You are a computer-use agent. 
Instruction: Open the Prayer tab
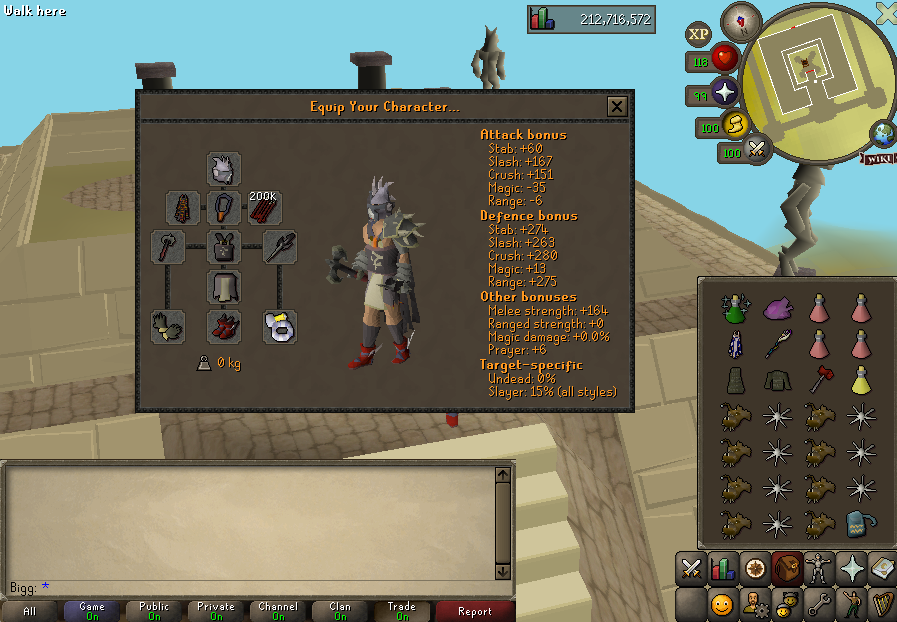tap(850, 569)
